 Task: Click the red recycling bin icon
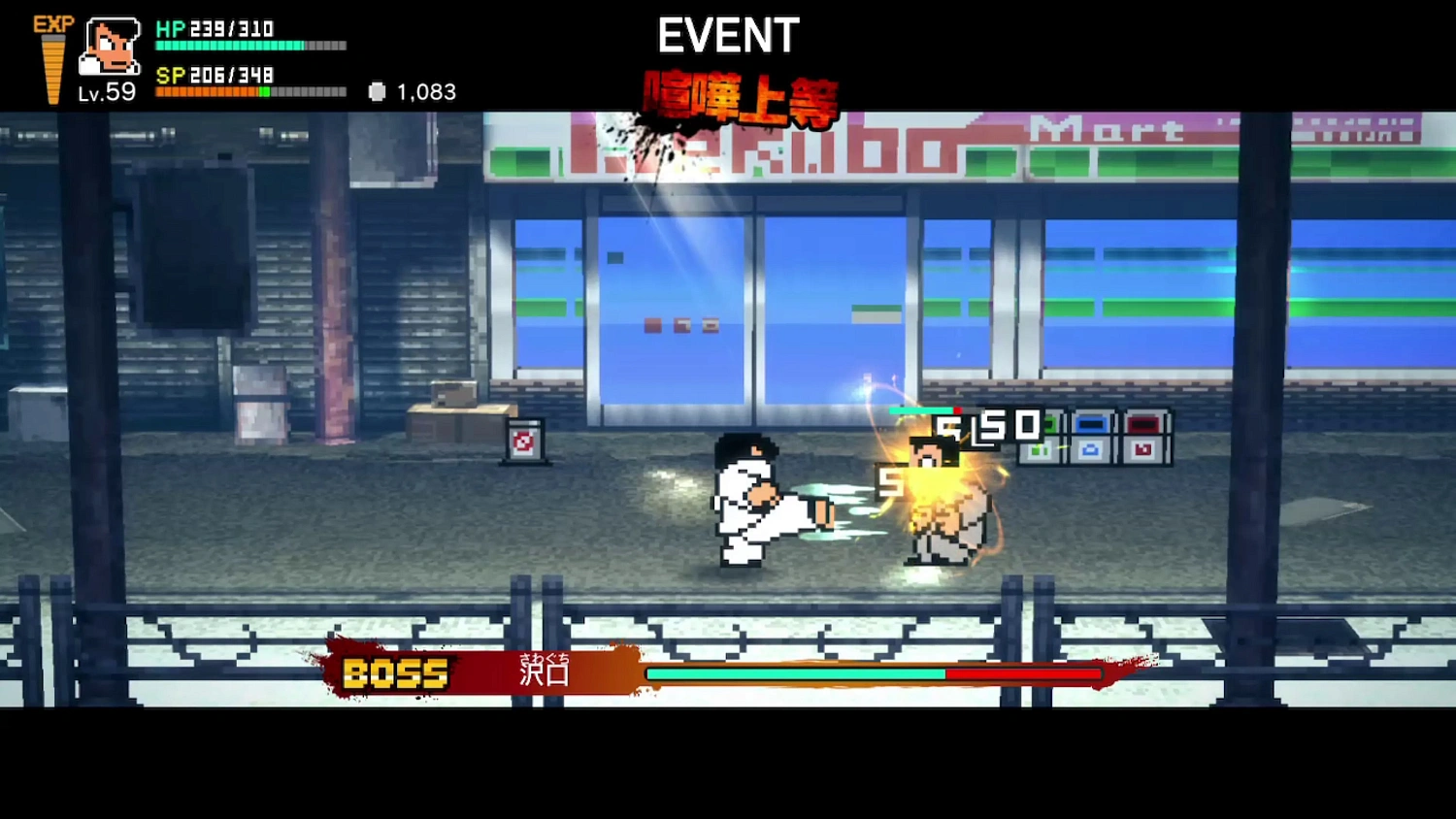click(x=1142, y=438)
